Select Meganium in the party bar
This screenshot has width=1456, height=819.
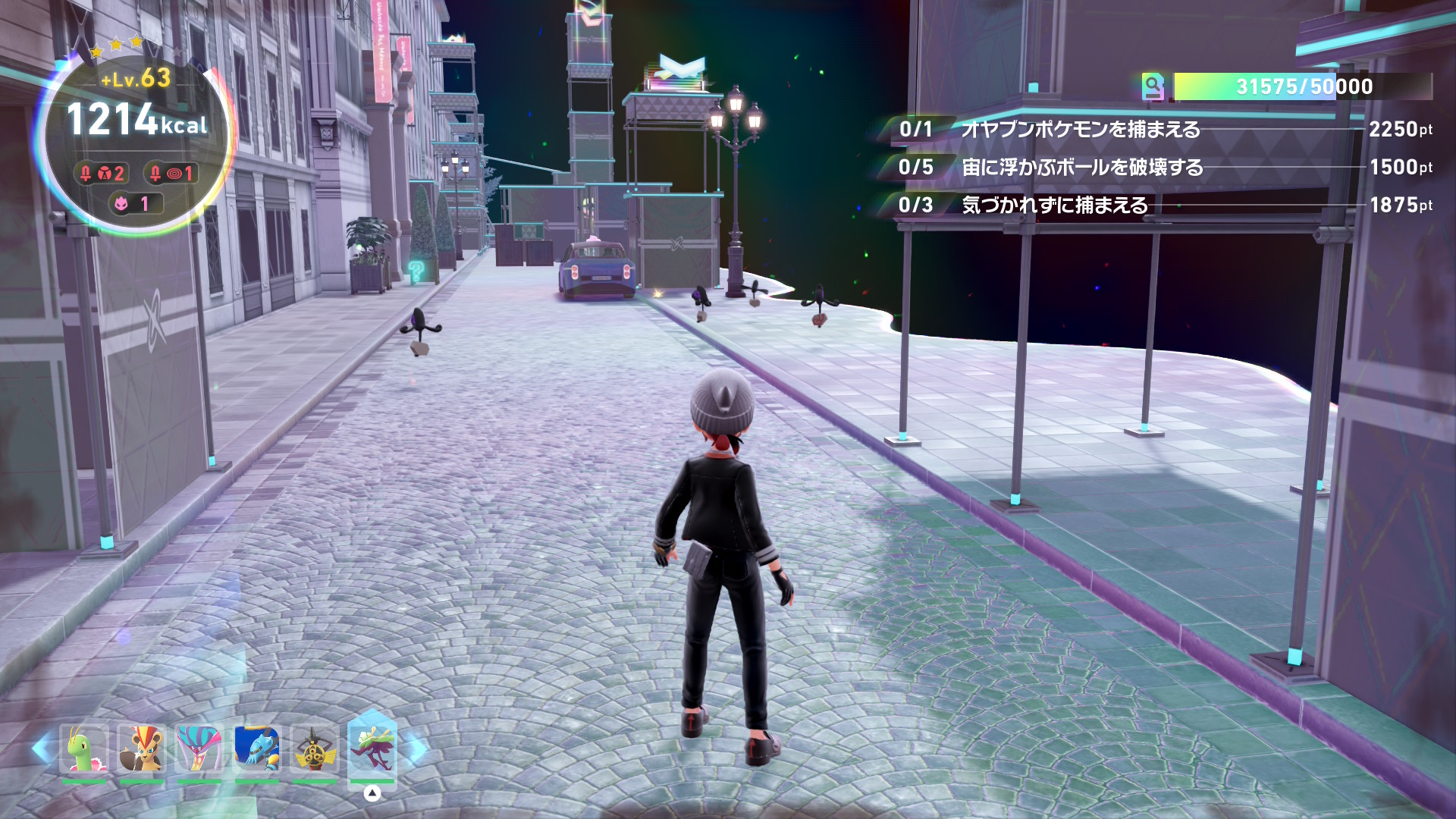point(83,749)
